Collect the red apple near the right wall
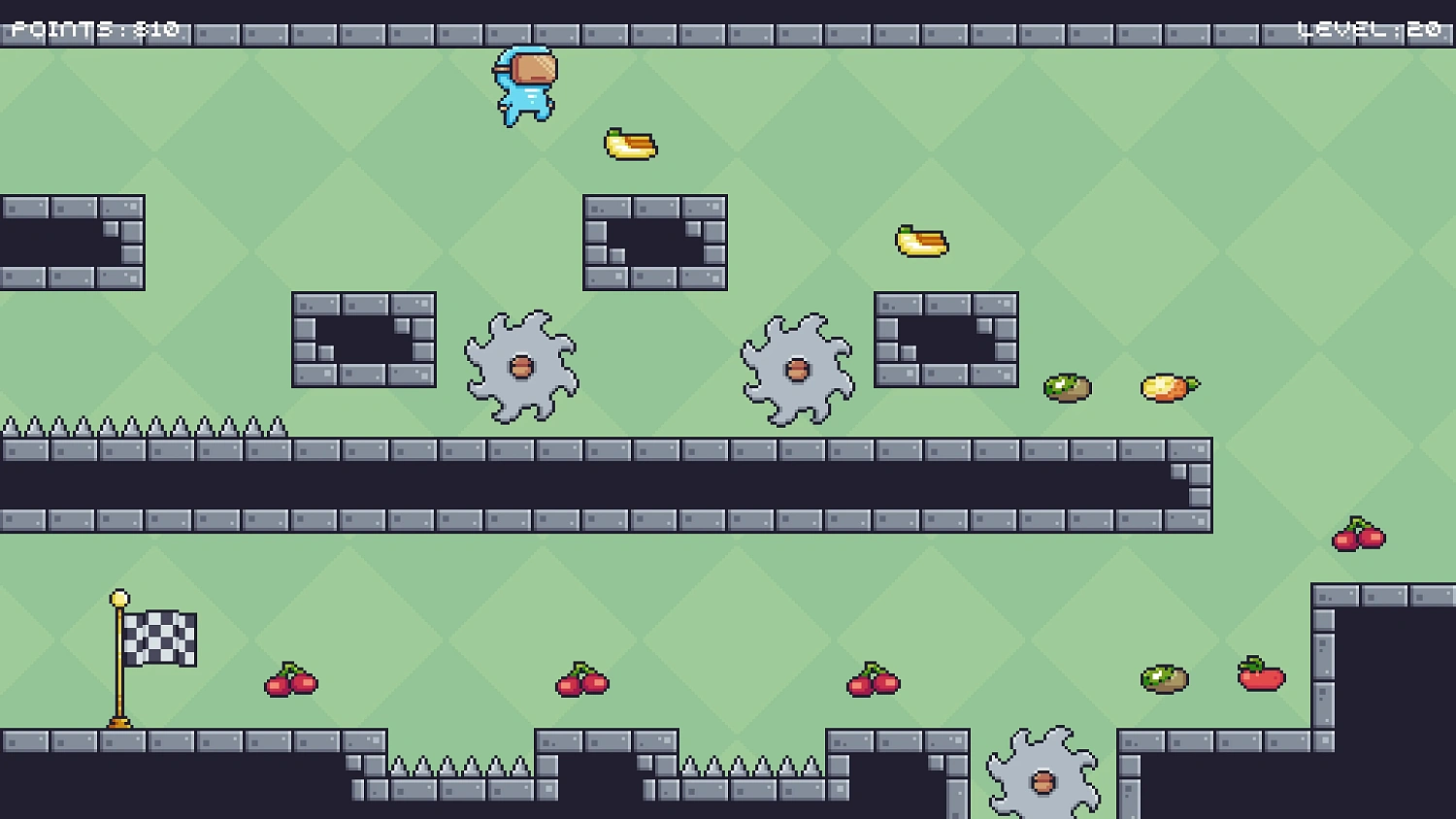 click(x=1261, y=677)
